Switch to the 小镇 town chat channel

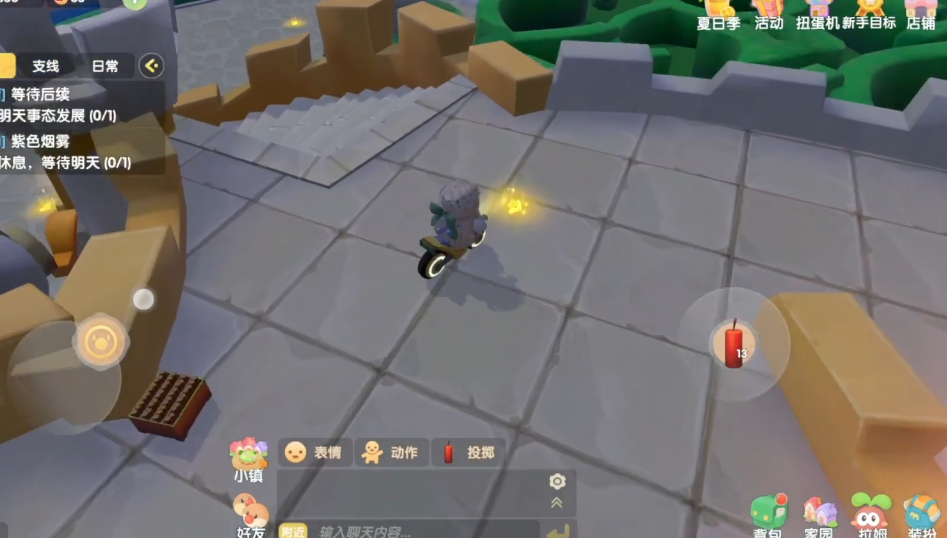(248, 460)
